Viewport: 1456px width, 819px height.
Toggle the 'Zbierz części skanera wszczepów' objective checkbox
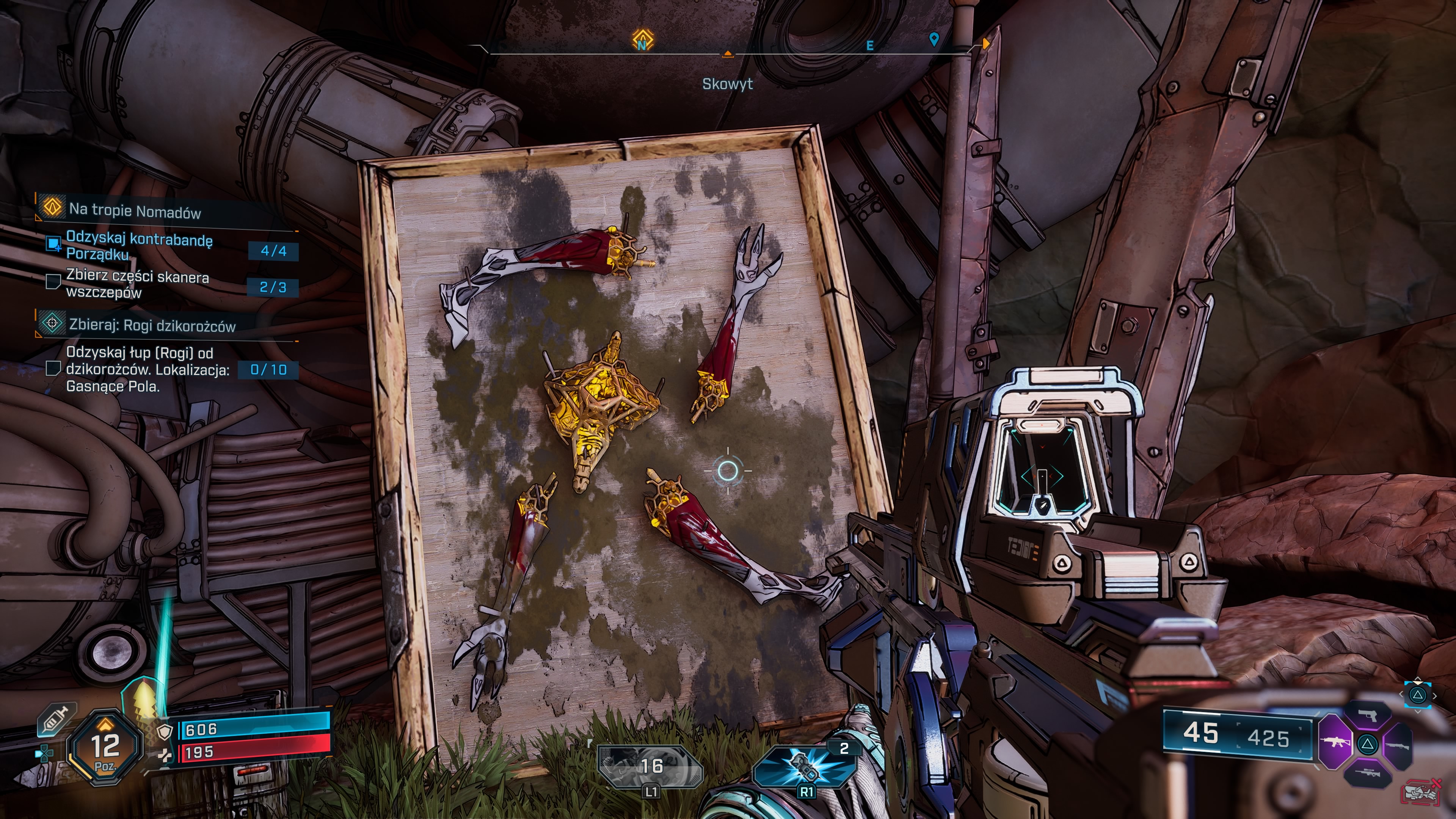(x=53, y=281)
